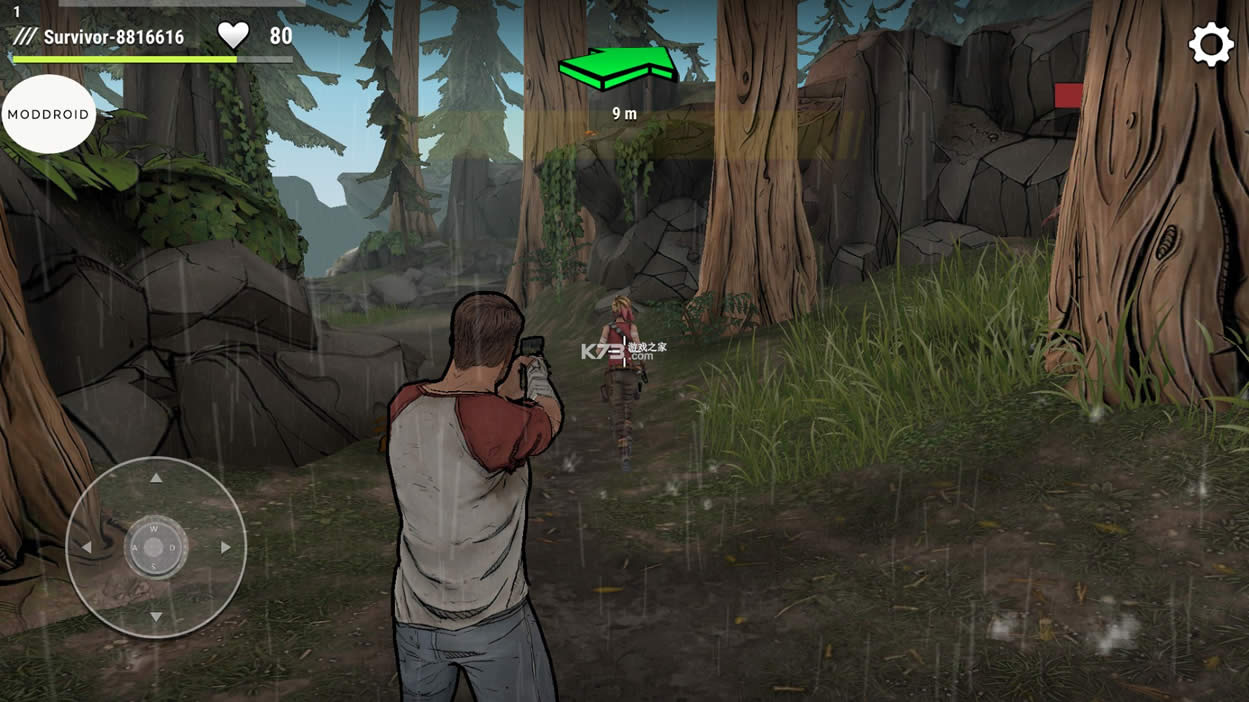This screenshot has height=702, width=1249.
Task: Tap the joystick's down arrow
Action: [x=156, y=617]
